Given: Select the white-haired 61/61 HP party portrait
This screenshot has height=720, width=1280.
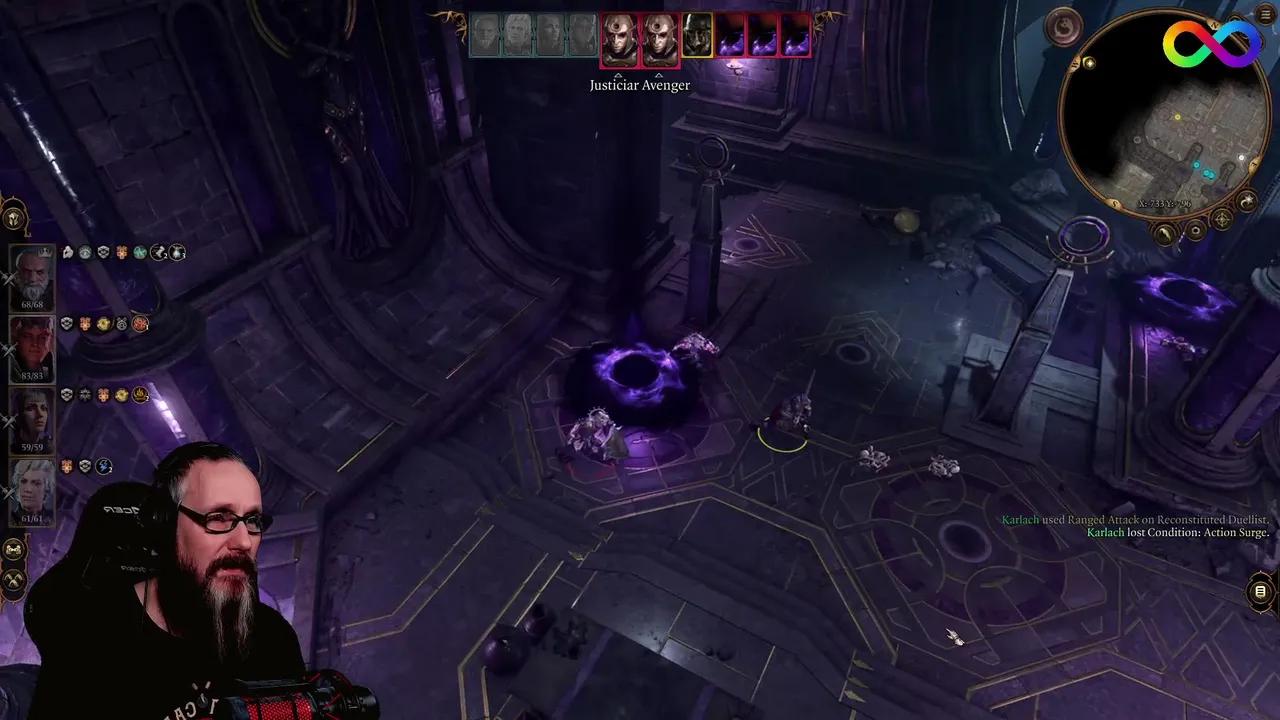Looking at the screenshot, I should point(32,488).
